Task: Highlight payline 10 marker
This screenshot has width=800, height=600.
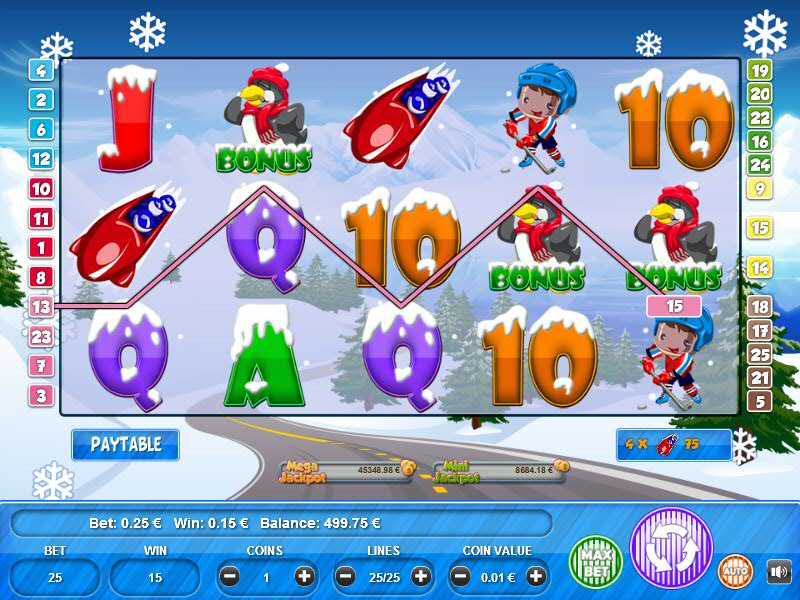Action: 41,188
